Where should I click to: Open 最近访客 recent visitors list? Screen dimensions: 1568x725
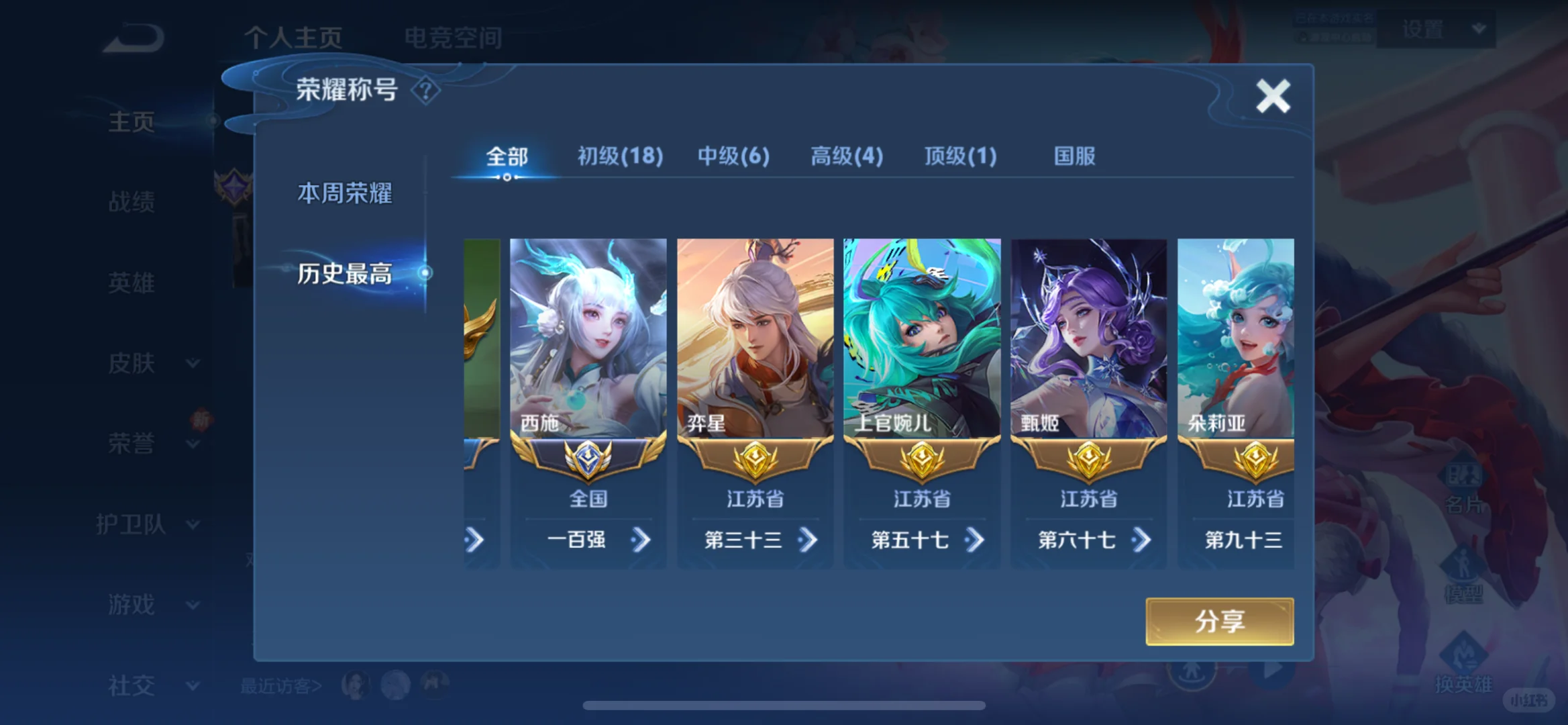(x=276, y=685)
